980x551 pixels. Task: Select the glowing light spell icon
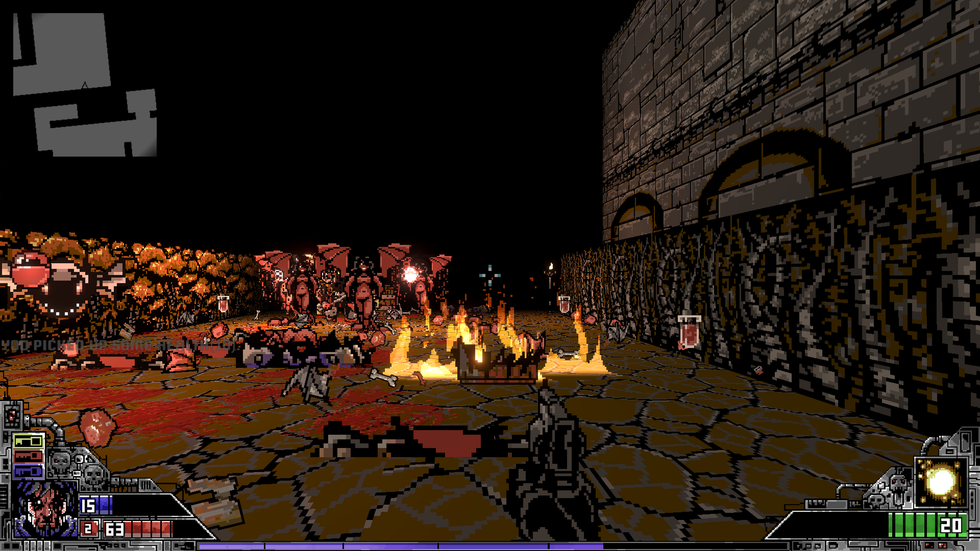coord(940,482)
